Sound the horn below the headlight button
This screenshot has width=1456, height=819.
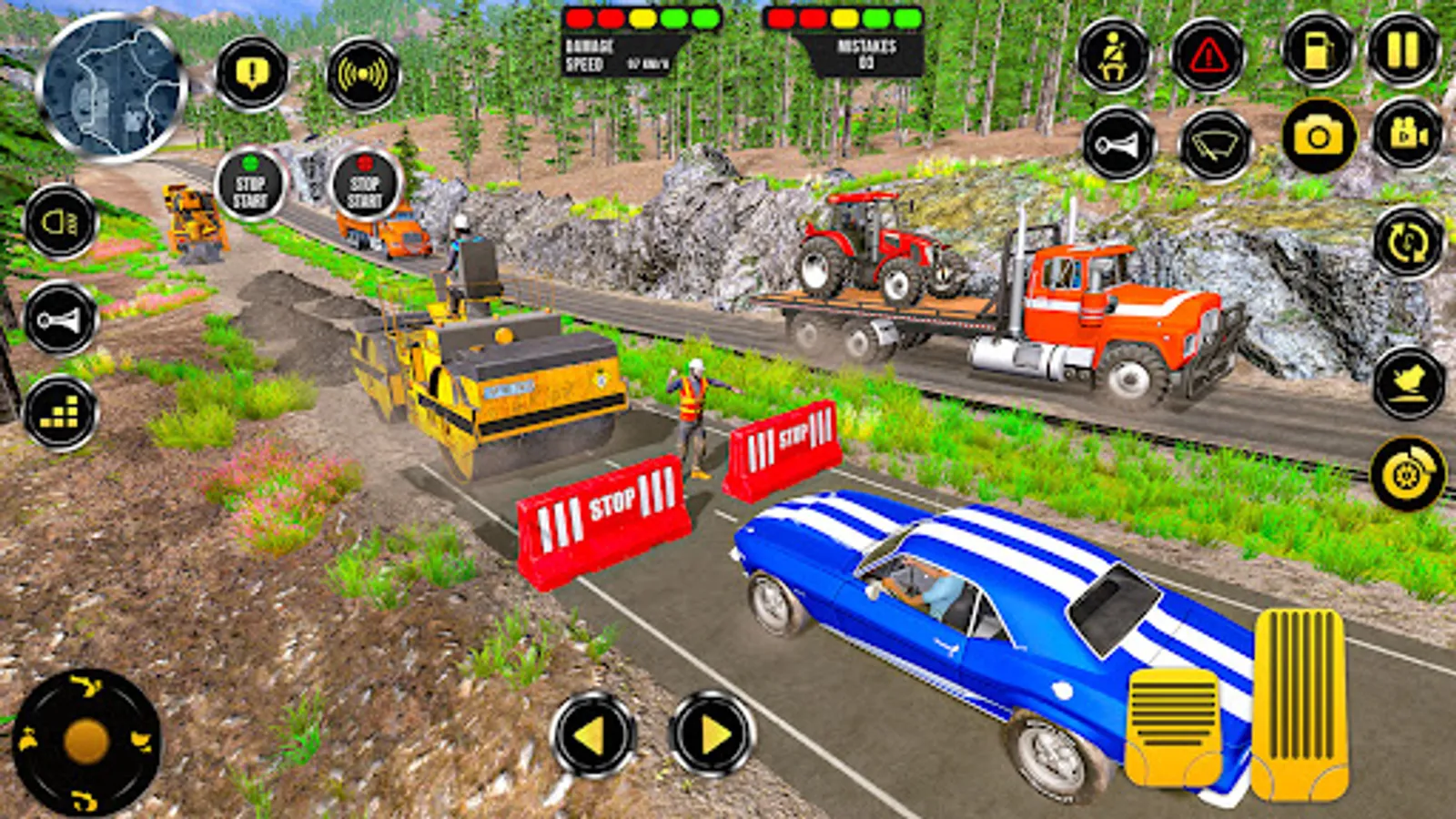(x=60, y=319)
